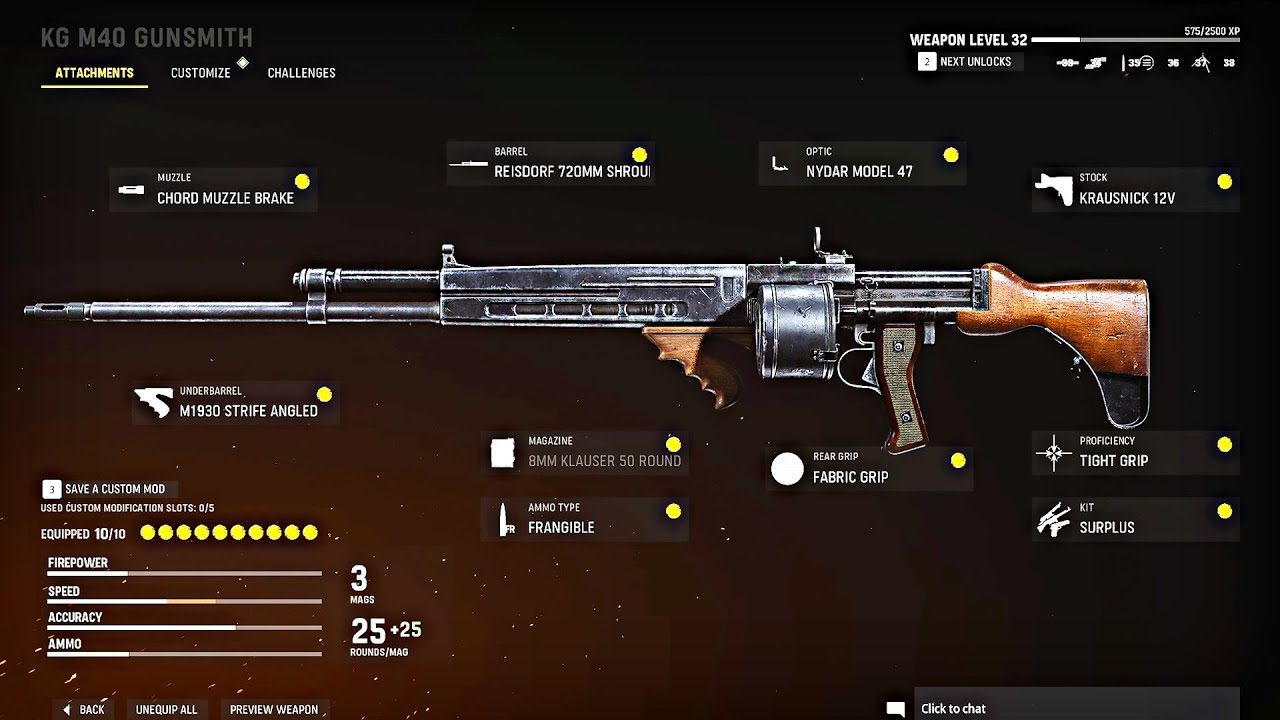Unequip all attachments
The image size is (1280, 720).
tap(166, 709)
